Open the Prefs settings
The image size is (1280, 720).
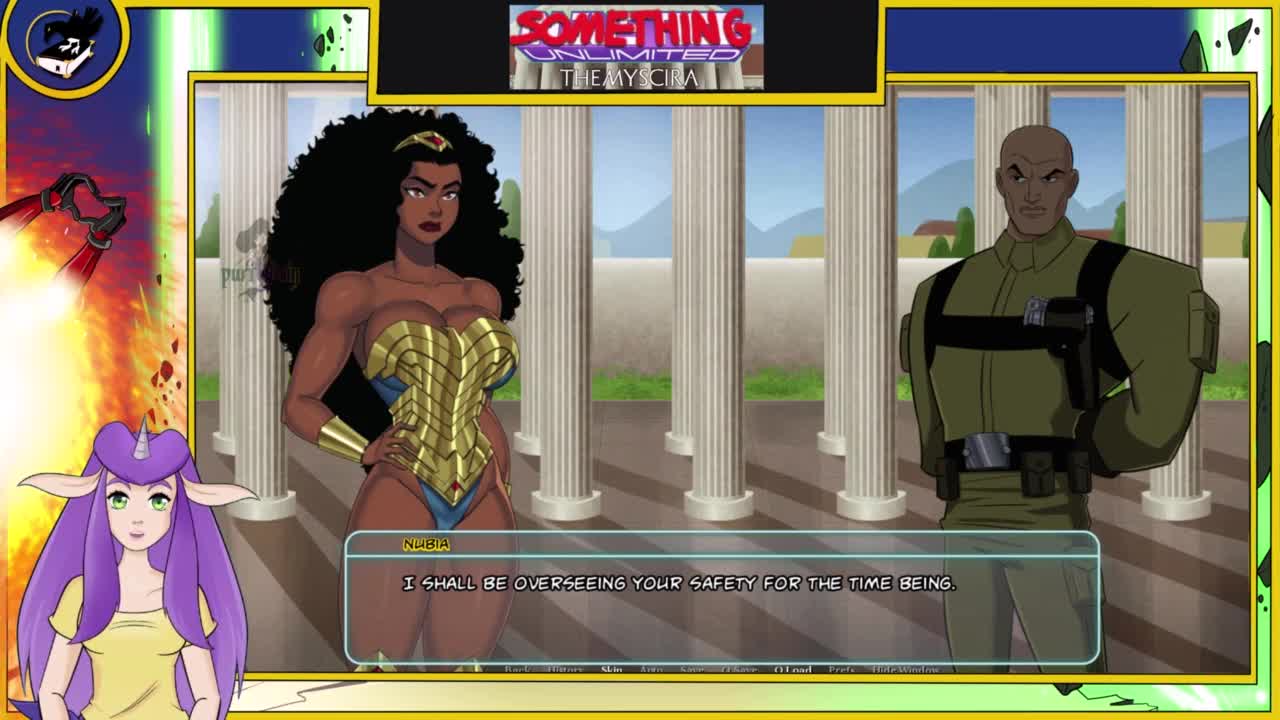842,669
